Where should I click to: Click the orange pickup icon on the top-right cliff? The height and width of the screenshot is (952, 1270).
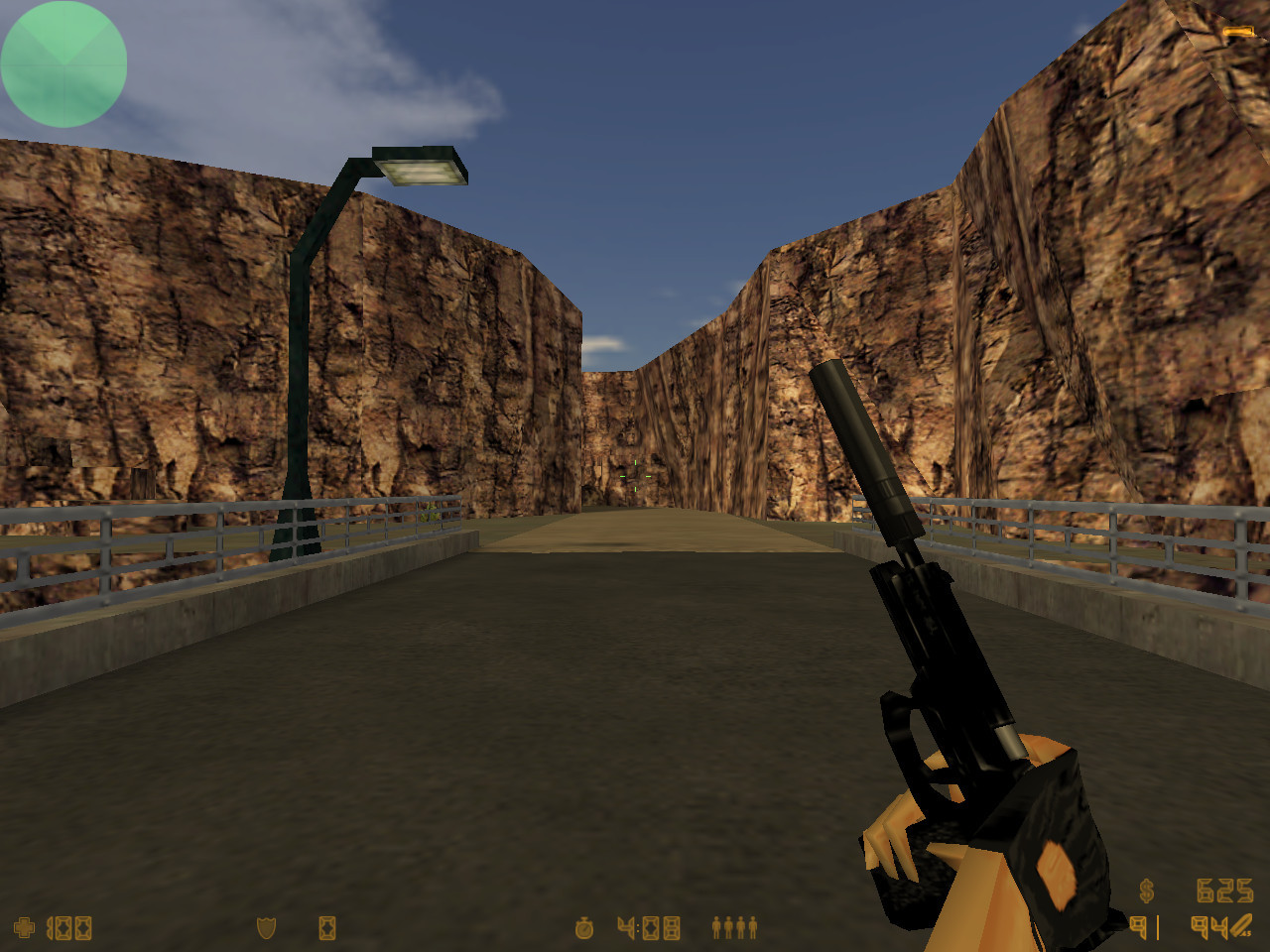click(1237, 32)
